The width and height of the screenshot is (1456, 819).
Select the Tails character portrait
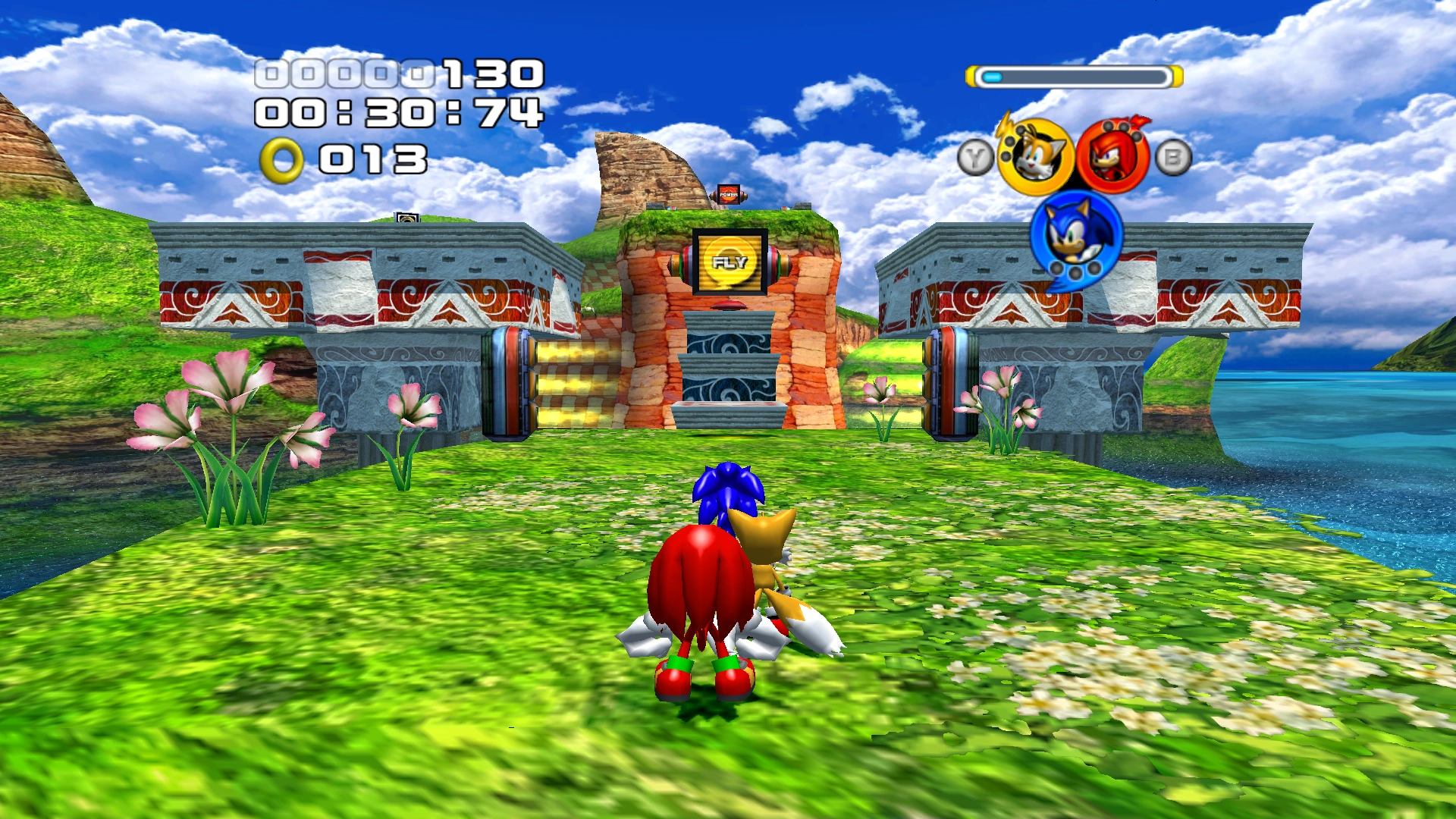coord(1034,157)
